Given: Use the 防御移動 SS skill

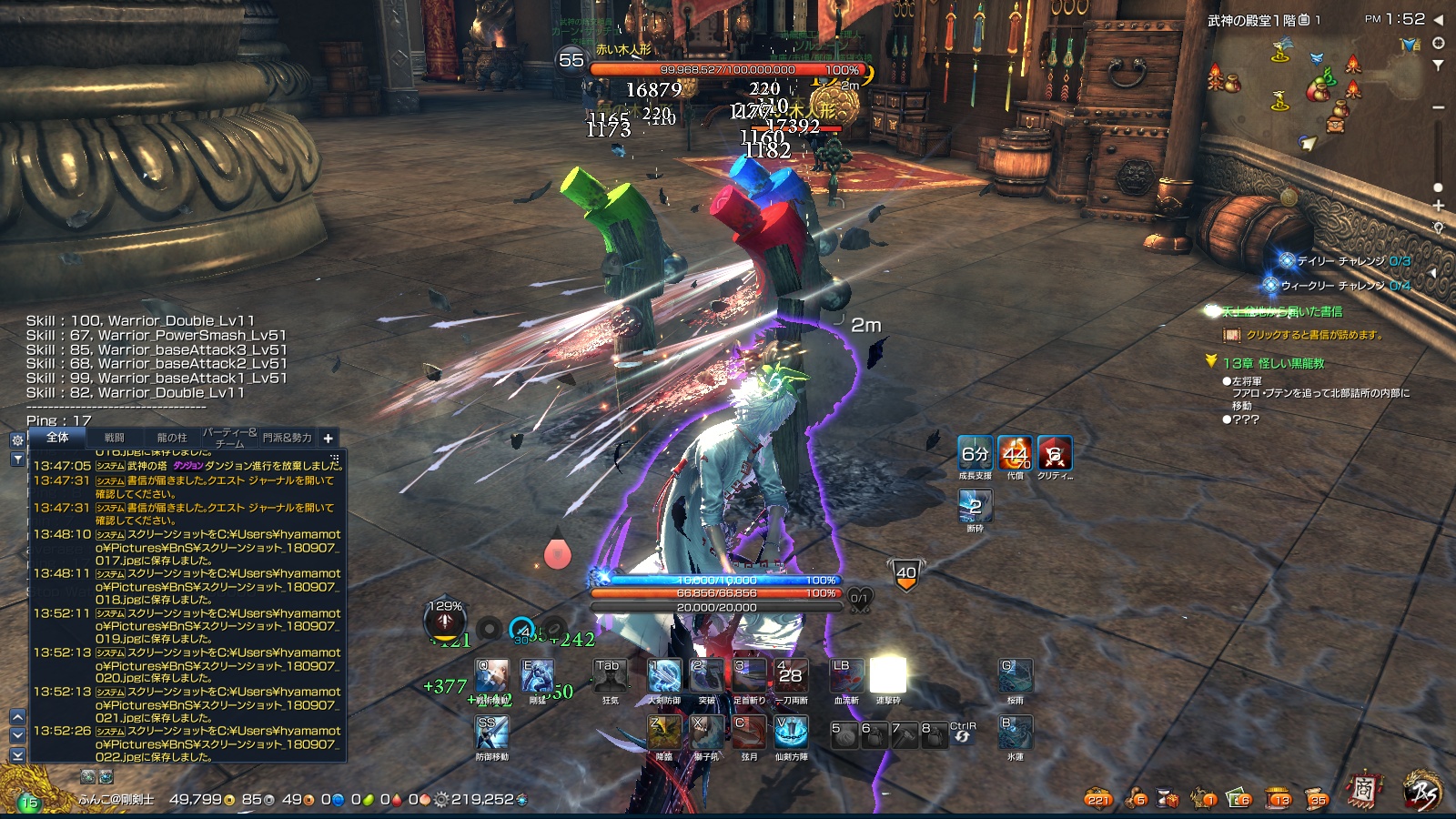Looking at the screenshot, I should point(492,733).
